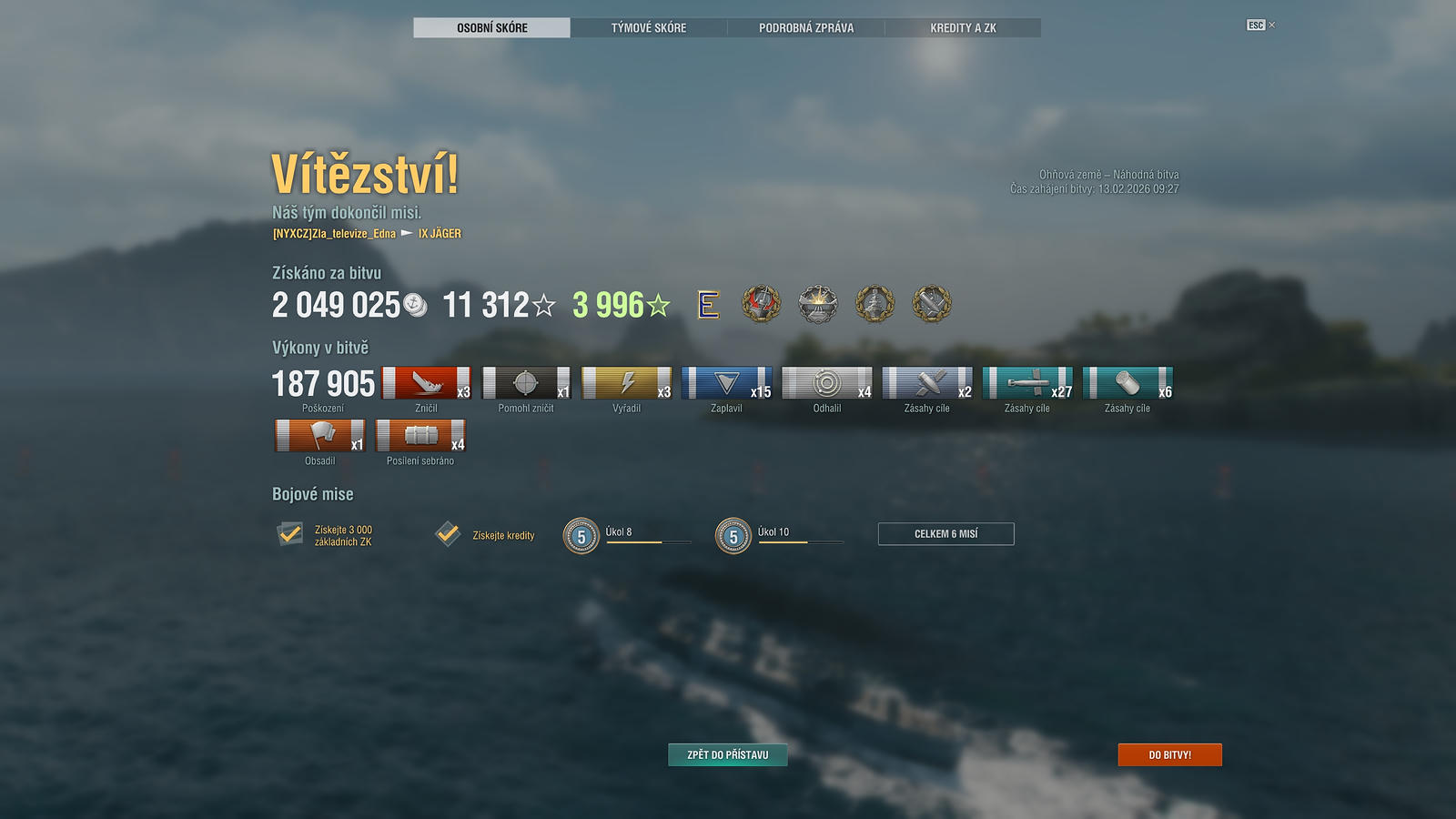Select the Získejte 3 000 základních ZK mission
1456x819 pixels.
pyautogui.click(x=290, y=534)
